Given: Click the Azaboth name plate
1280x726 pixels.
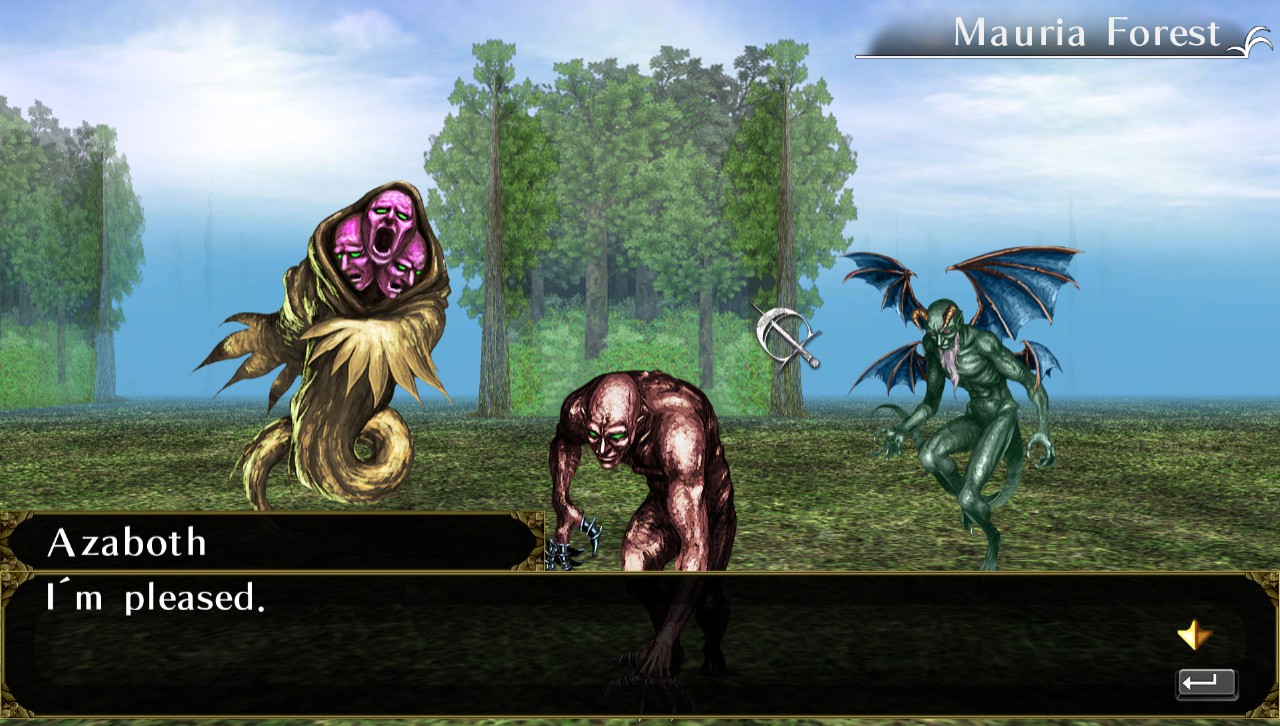Looking at the screenshot, I should (x=128, y=543).
